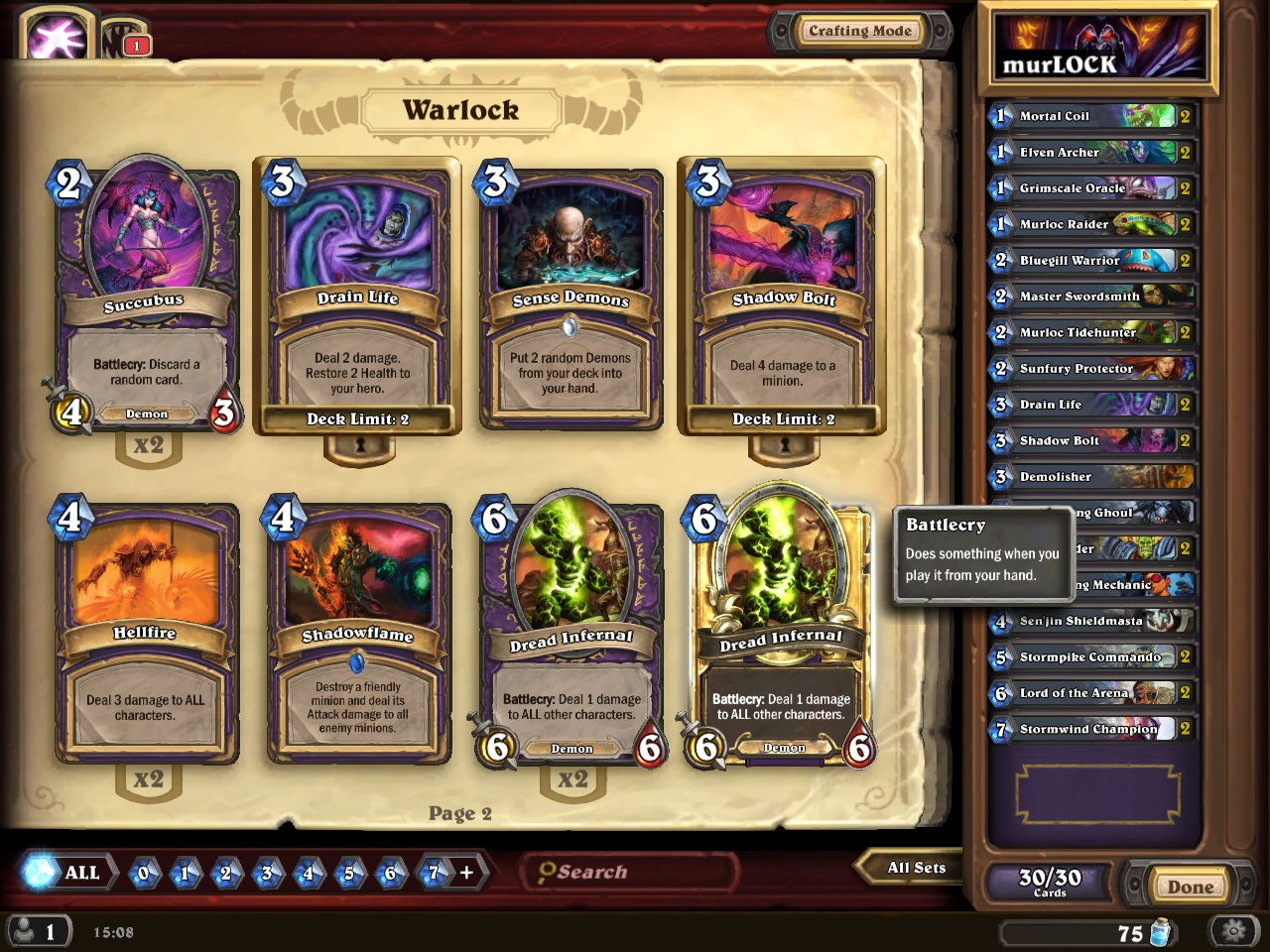Click the Done button
The width and height of the screenshot is (1270, 952).
point(1189,886)
